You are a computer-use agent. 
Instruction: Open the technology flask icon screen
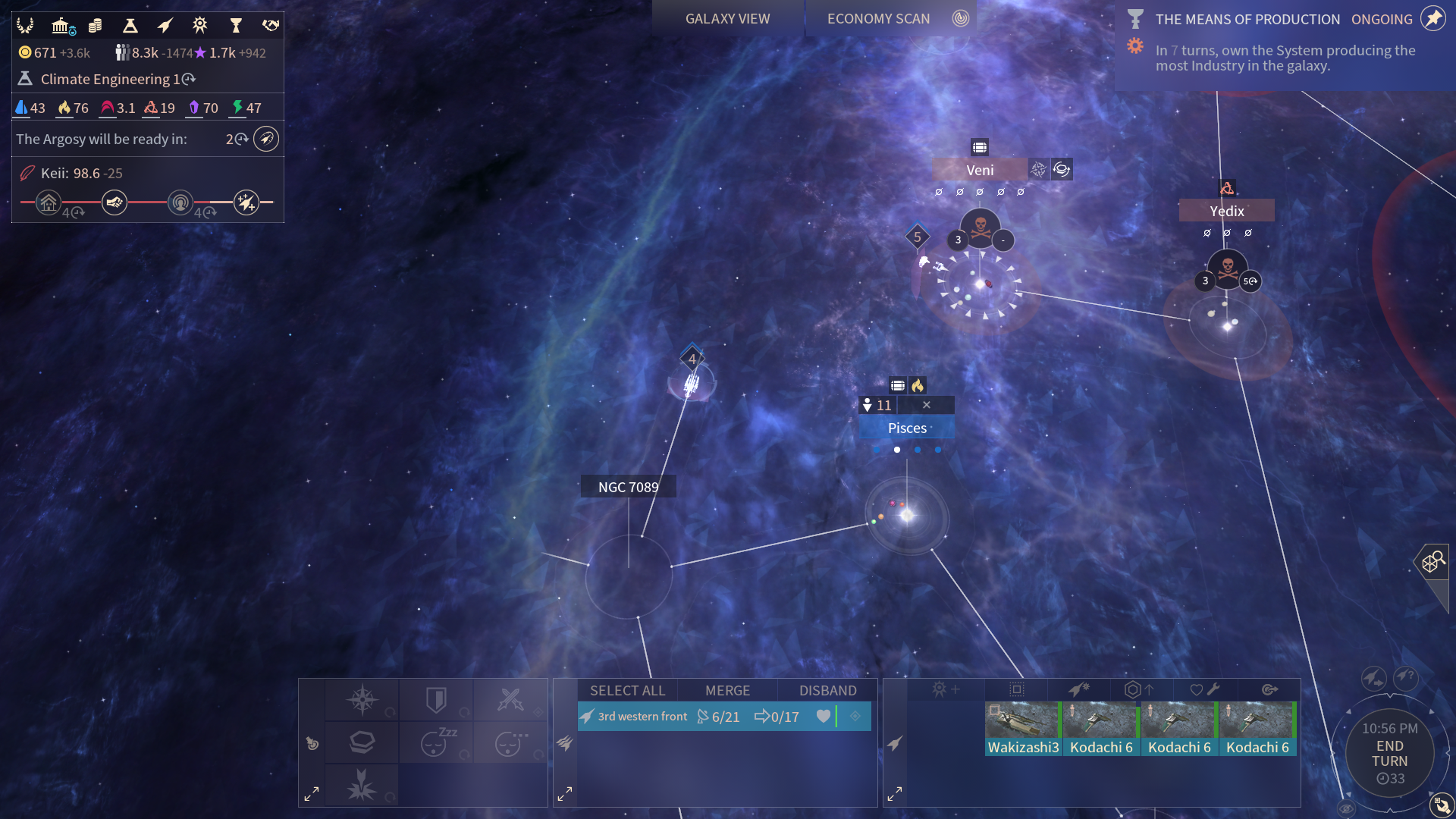click(x=130, y=26)
